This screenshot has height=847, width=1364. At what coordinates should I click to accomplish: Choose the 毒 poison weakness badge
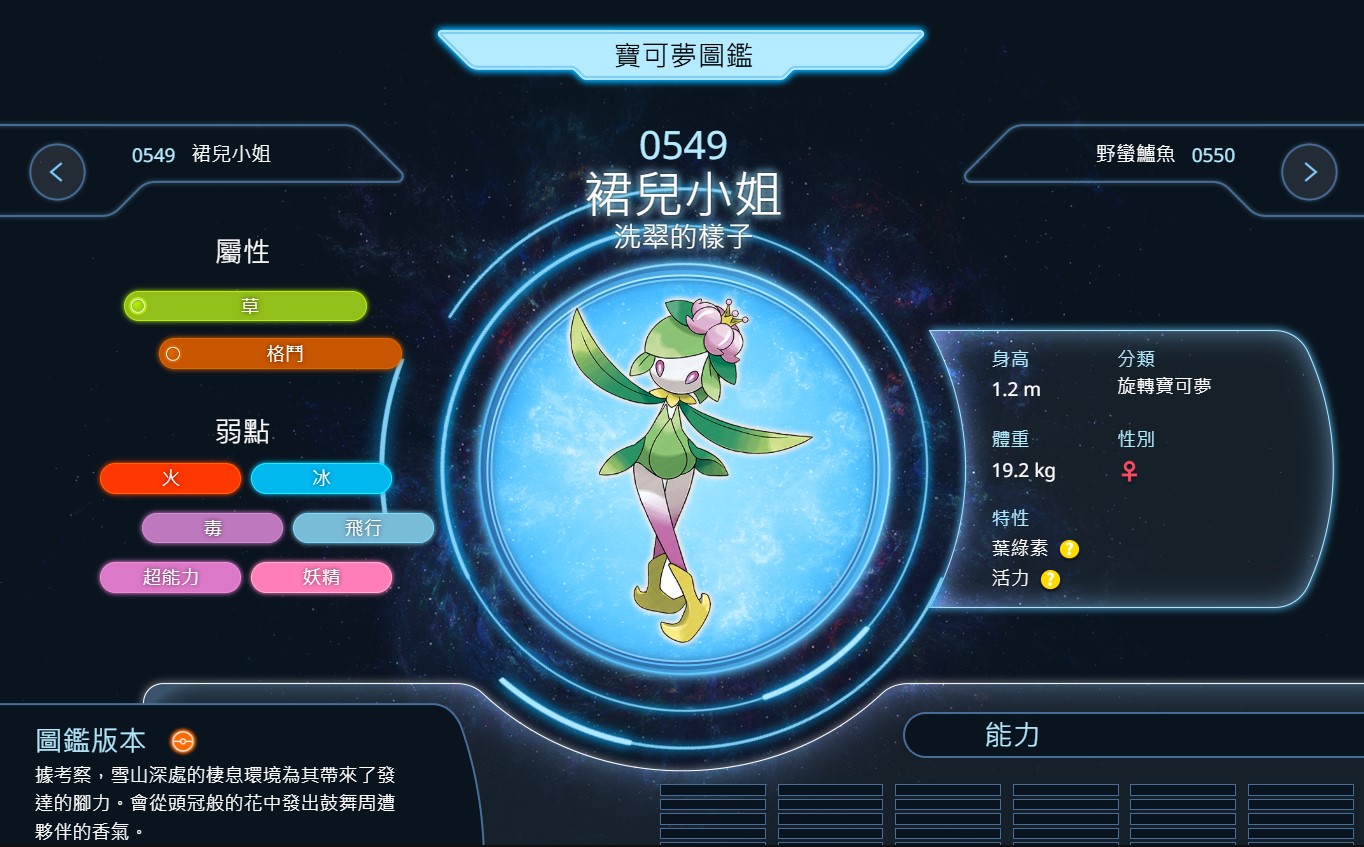click(x=212, y=528)
